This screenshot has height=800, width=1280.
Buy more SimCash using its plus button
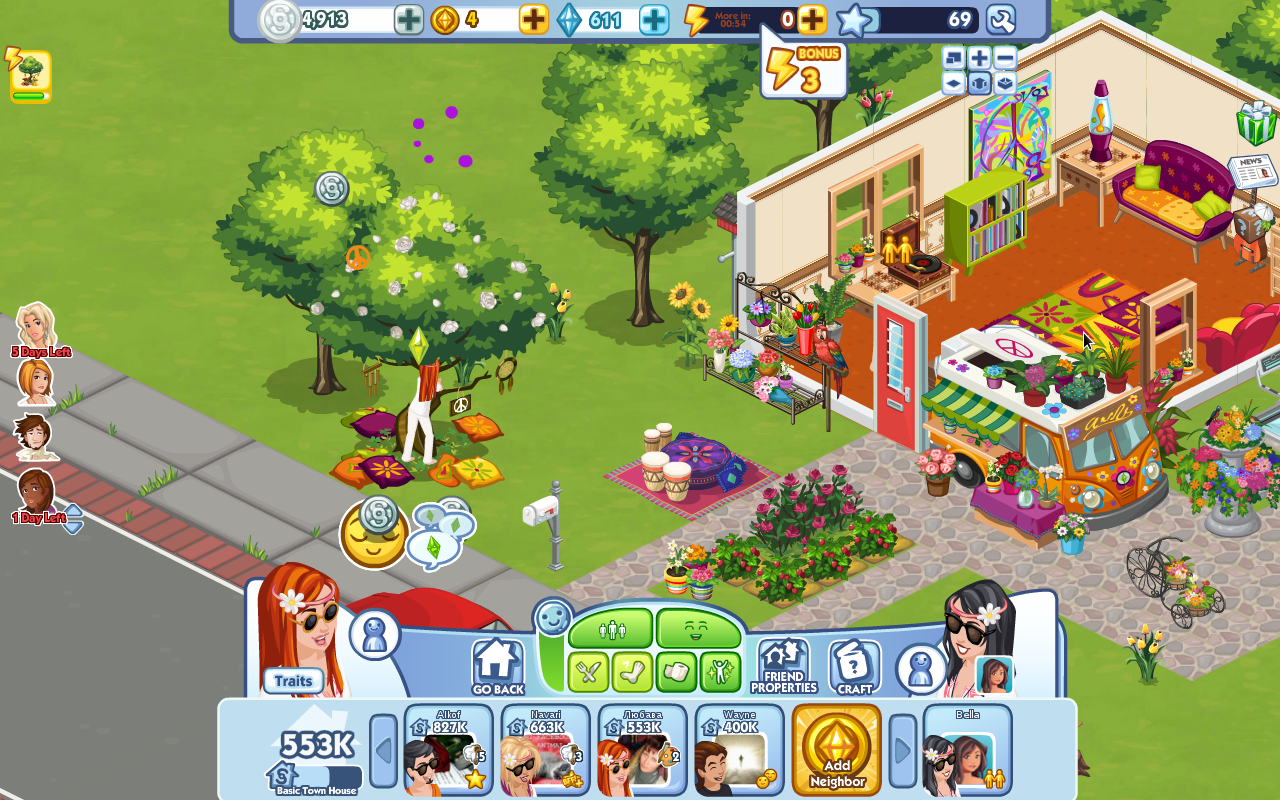tap(534, 19)
